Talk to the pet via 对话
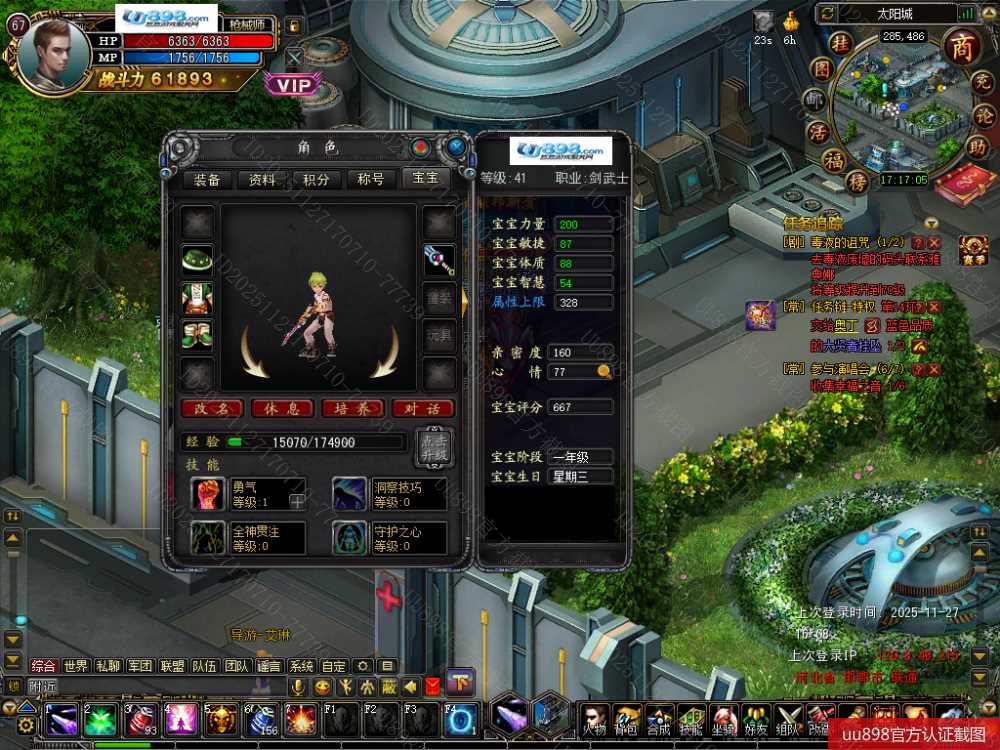The width and height of the screenshot is (1000, 750). coord(422,408)
